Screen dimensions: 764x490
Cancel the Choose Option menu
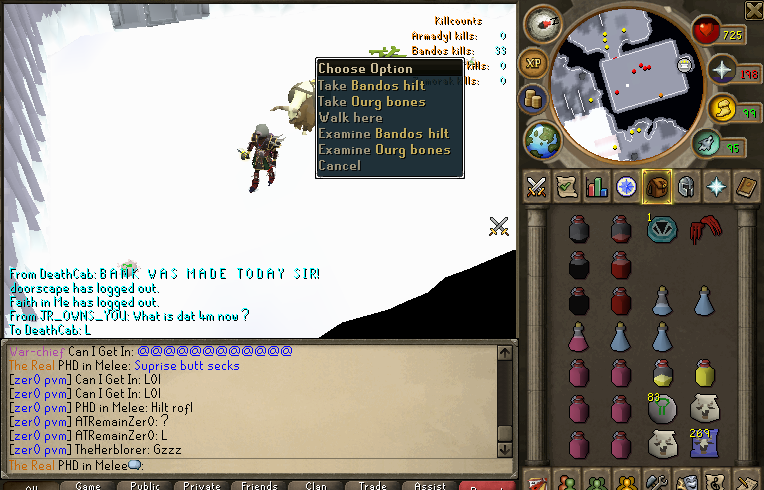339,166
